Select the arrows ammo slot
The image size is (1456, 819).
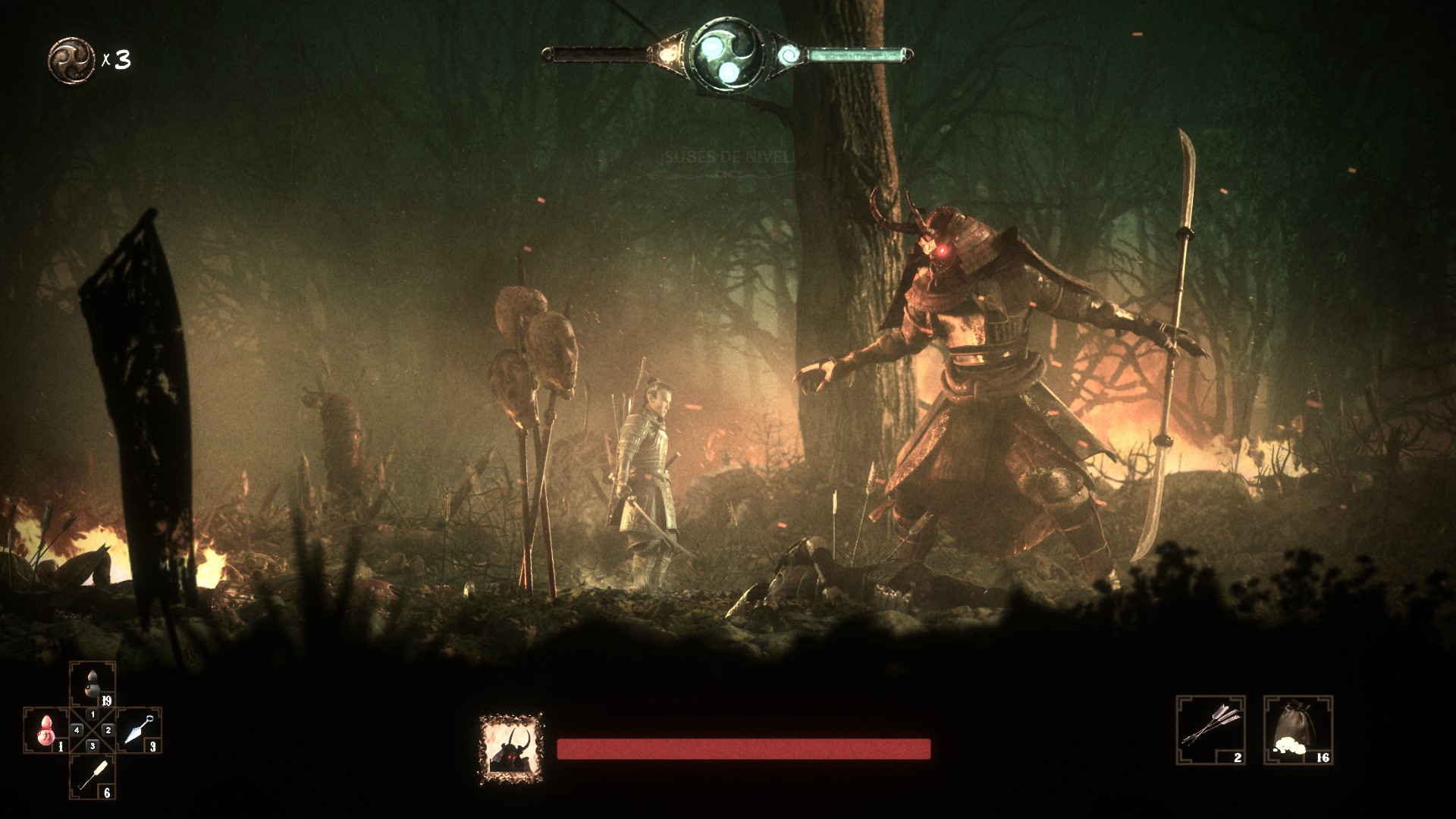point(1210,730)
